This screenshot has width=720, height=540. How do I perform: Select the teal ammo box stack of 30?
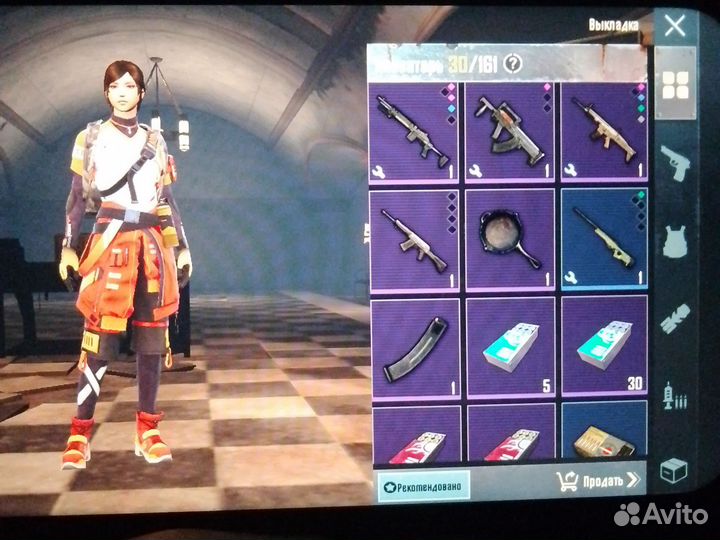coord(604,346)
